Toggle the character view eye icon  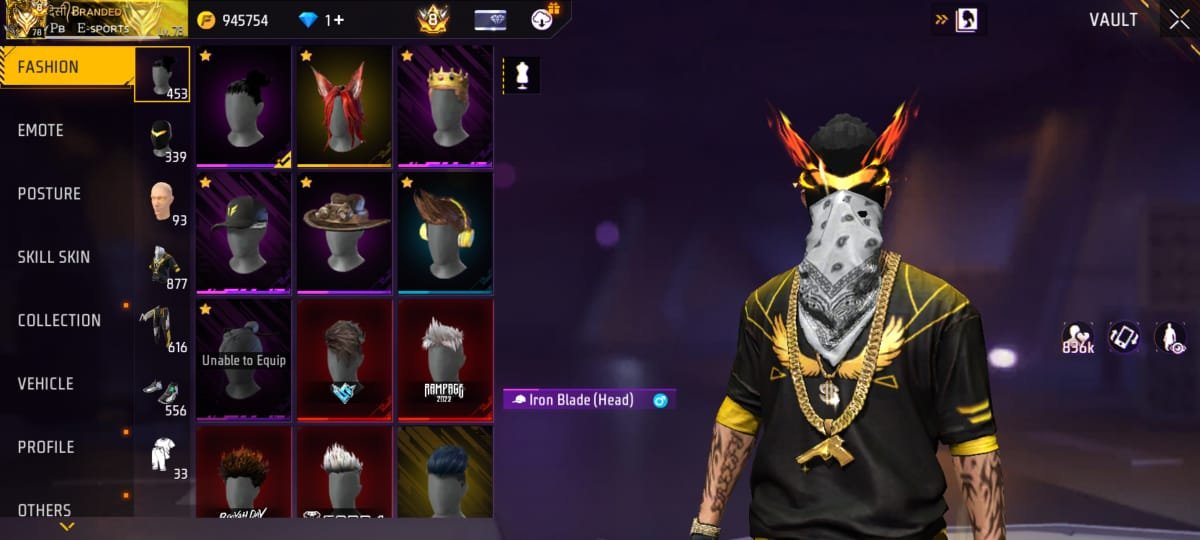coord(1170,338)
